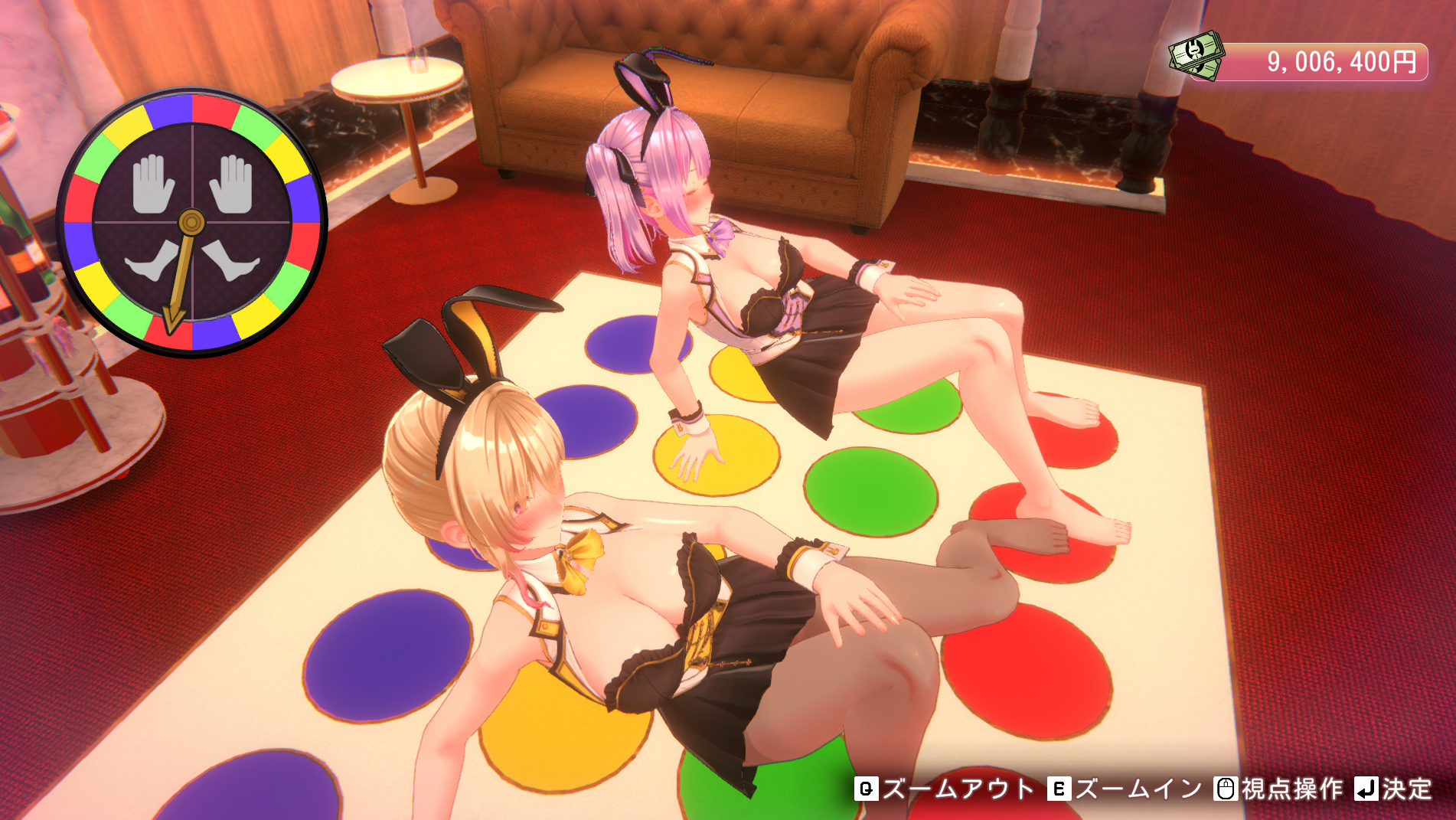The height and width of the screenshot is (820, 1456).
Task: Click the center hub of the spinner wheel
Action: point(192,222)
